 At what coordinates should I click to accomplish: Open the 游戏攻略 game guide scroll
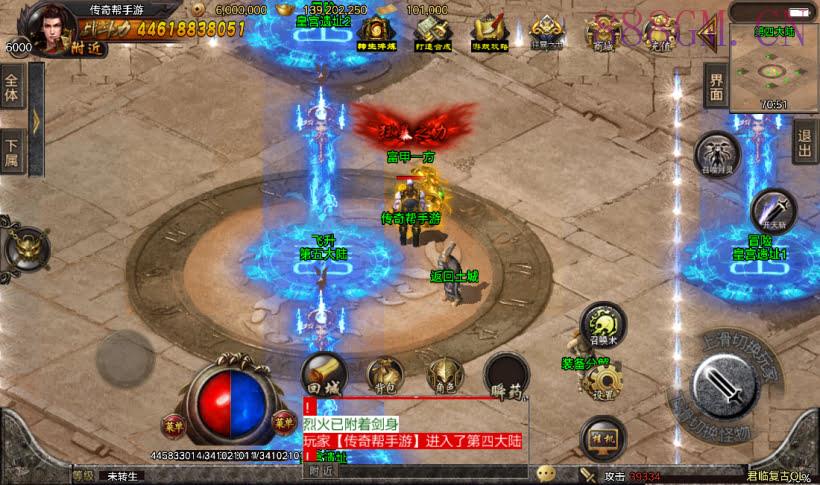tap(490, 32)
